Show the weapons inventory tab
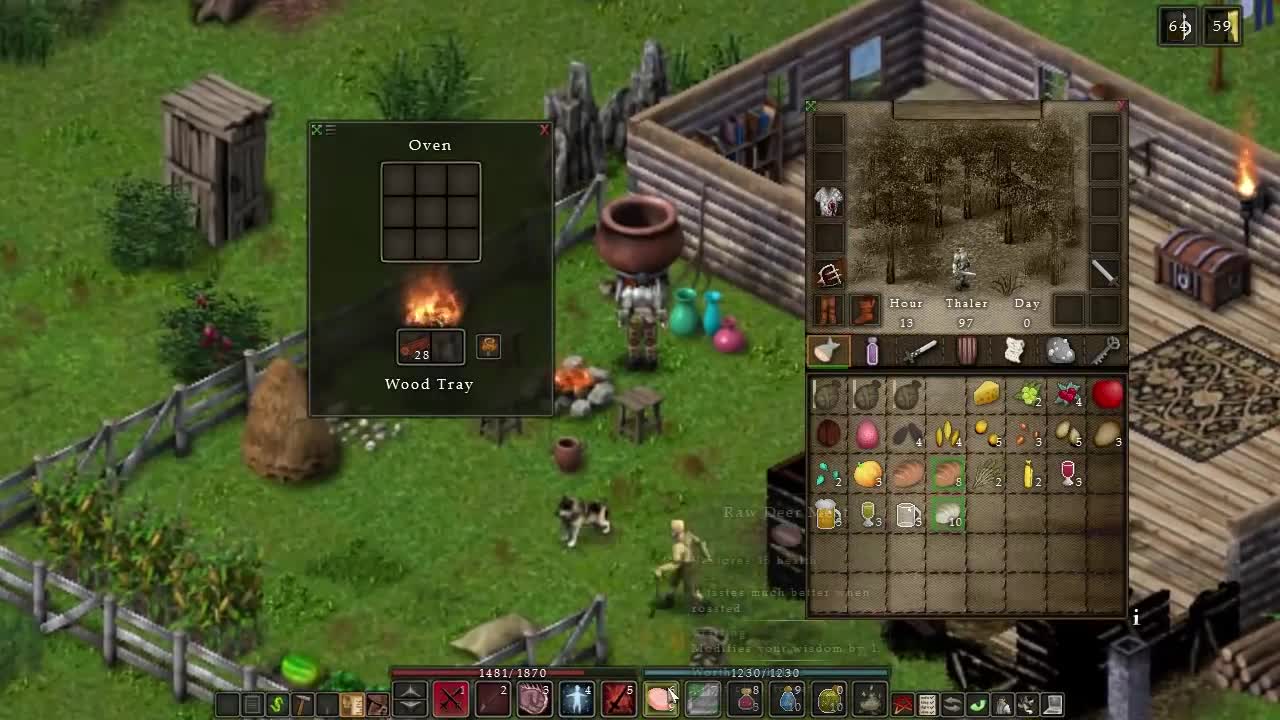The height and width of the screenshot is (720, 1280). coord(920,351)
